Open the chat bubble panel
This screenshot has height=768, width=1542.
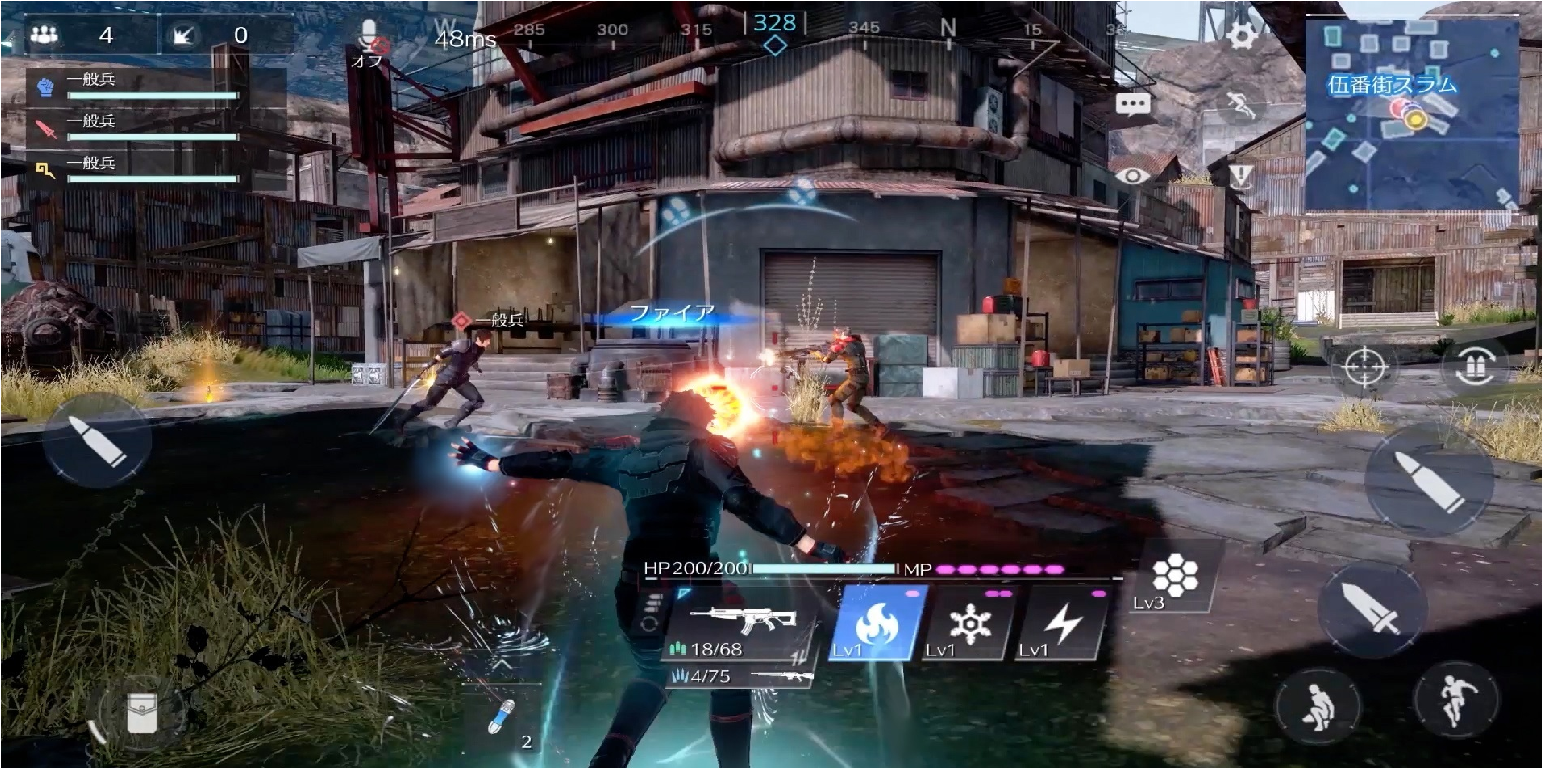pyautogui.click(x=1133, y=104)
